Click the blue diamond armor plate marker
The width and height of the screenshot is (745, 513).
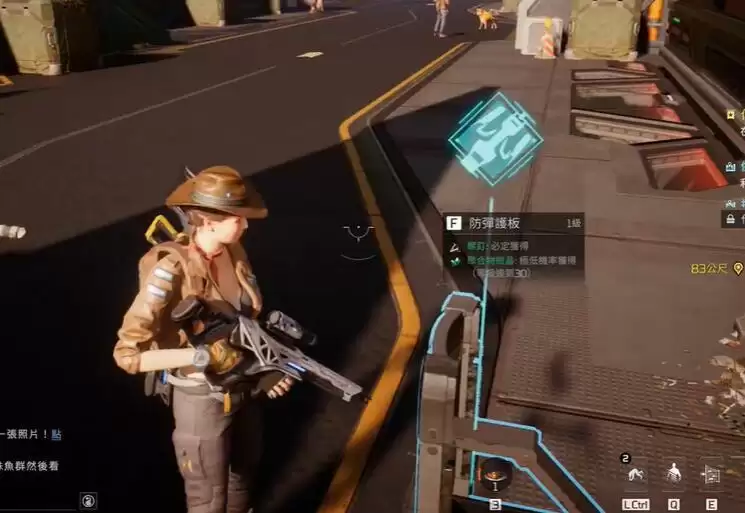tap(496, 138)
